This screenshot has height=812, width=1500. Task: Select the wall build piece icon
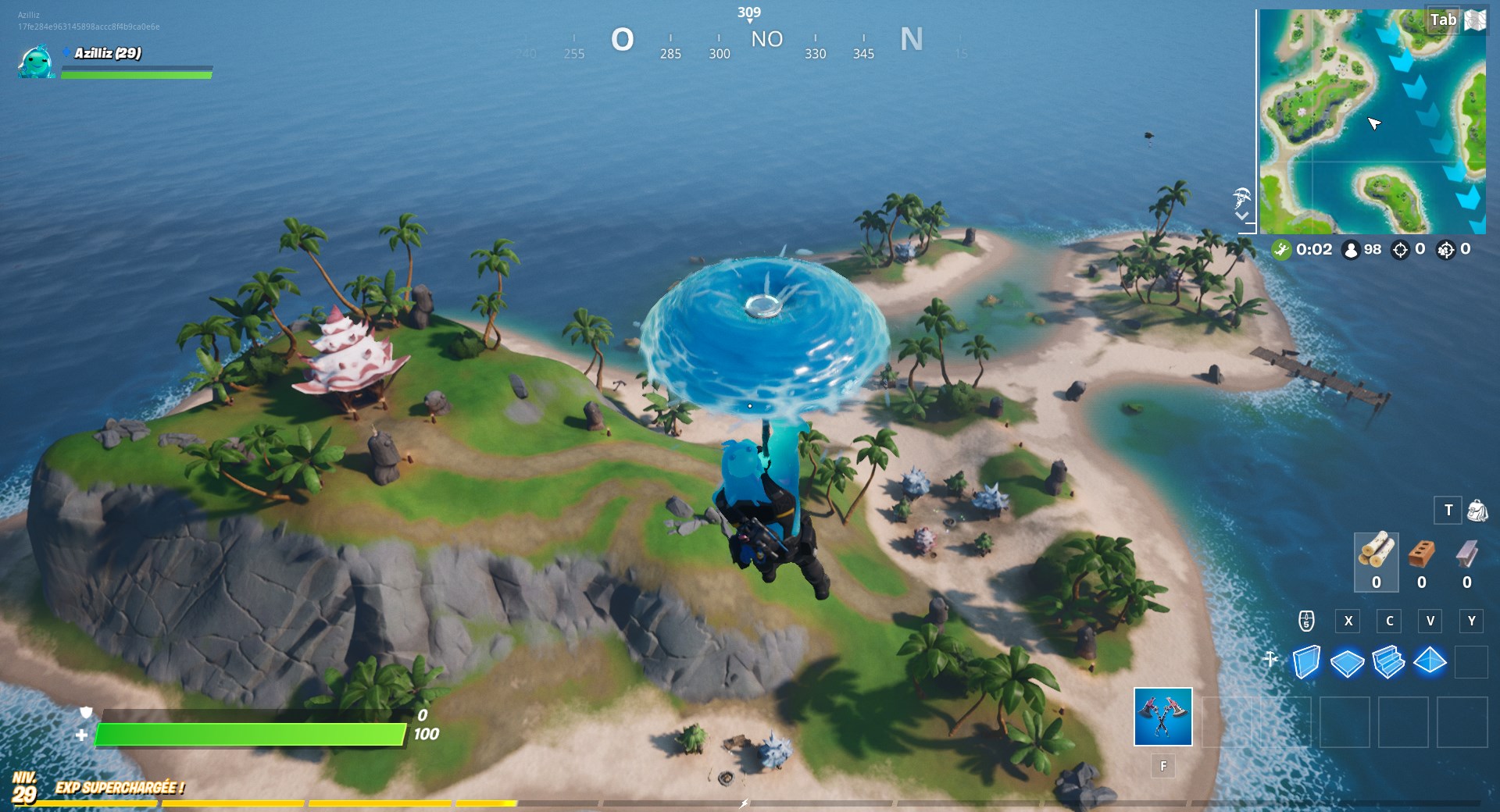point(1308,660)
